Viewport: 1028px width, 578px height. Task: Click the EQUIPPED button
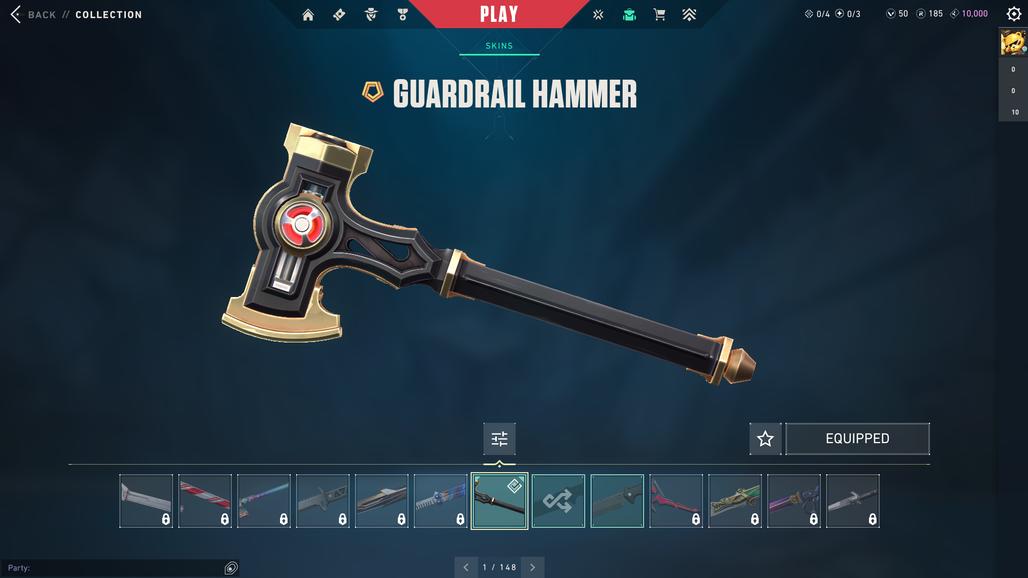(857, 439)
